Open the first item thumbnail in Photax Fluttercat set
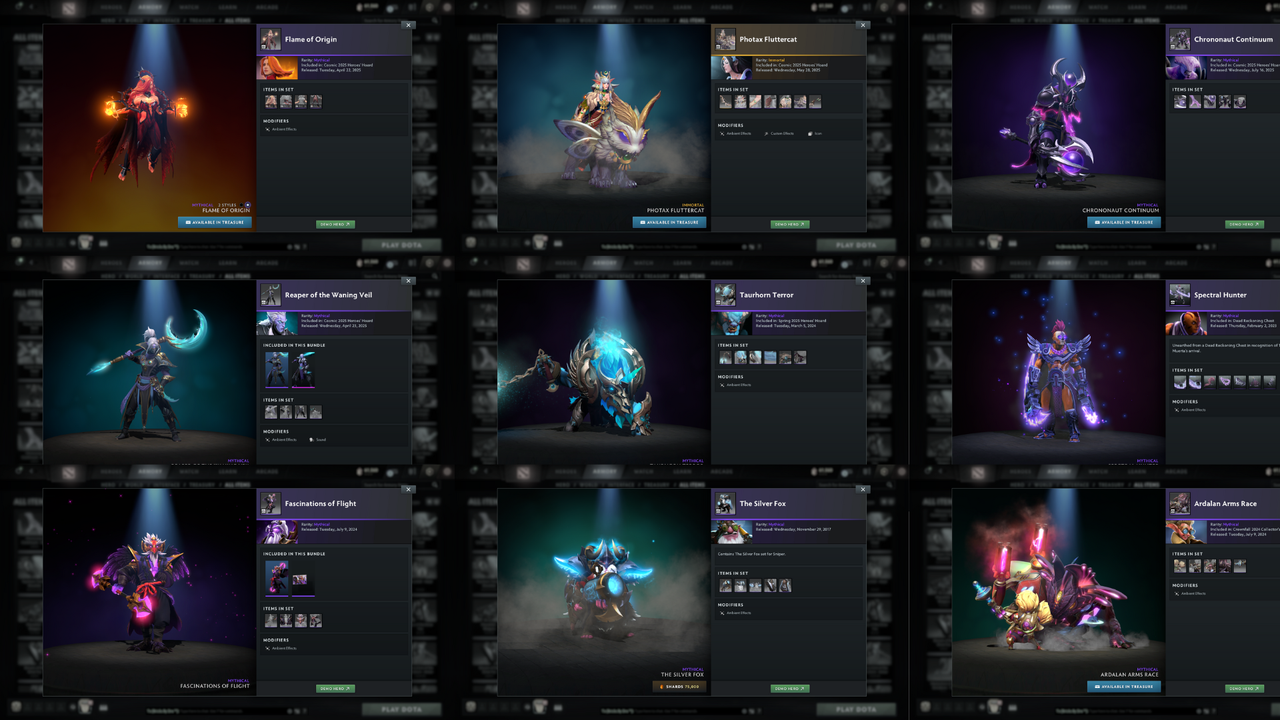The width and height of the screenshot is (1280, 720). point(725,101)
